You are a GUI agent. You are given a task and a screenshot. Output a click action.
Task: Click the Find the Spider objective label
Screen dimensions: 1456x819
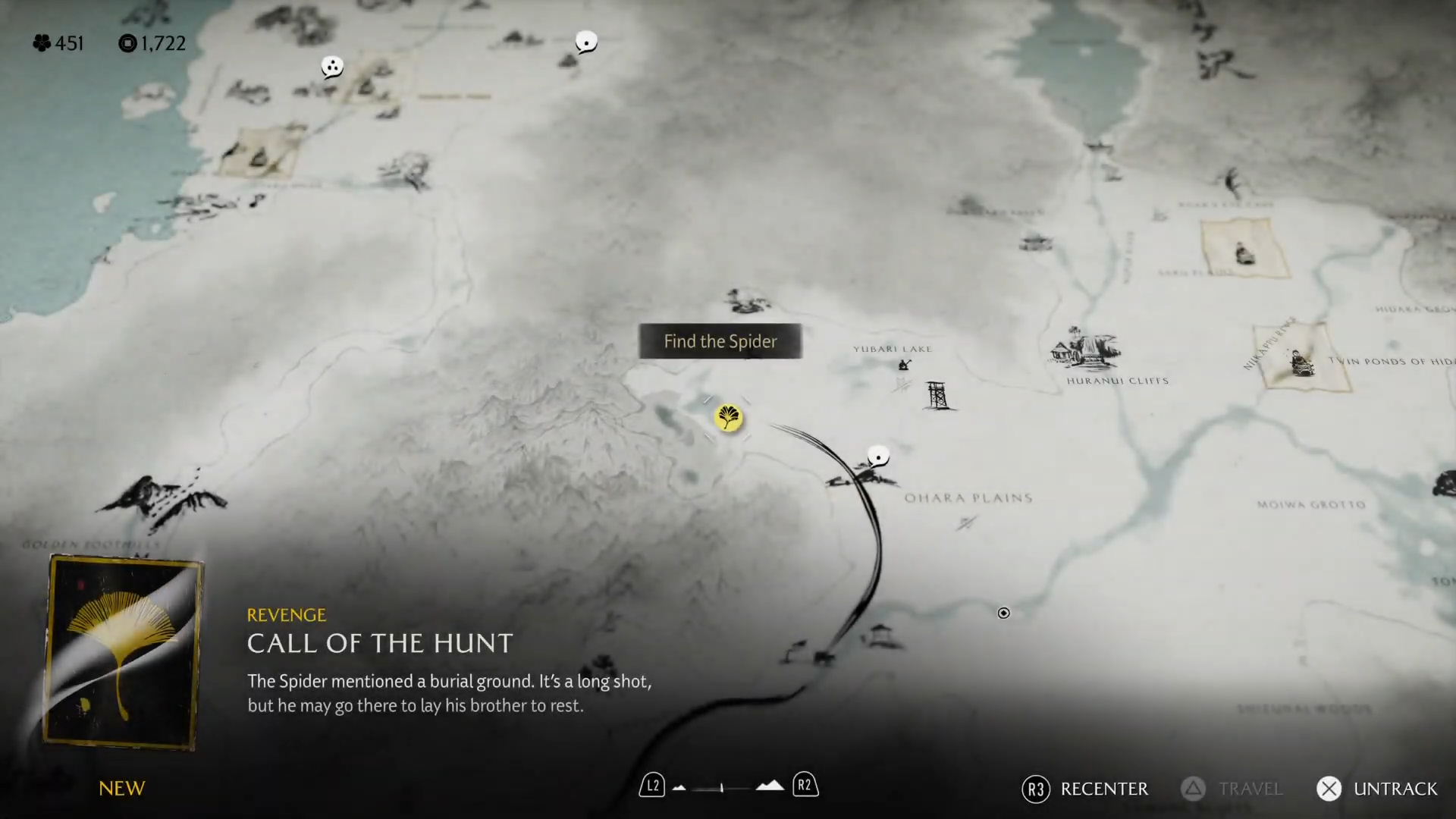[x=720, y=341]
